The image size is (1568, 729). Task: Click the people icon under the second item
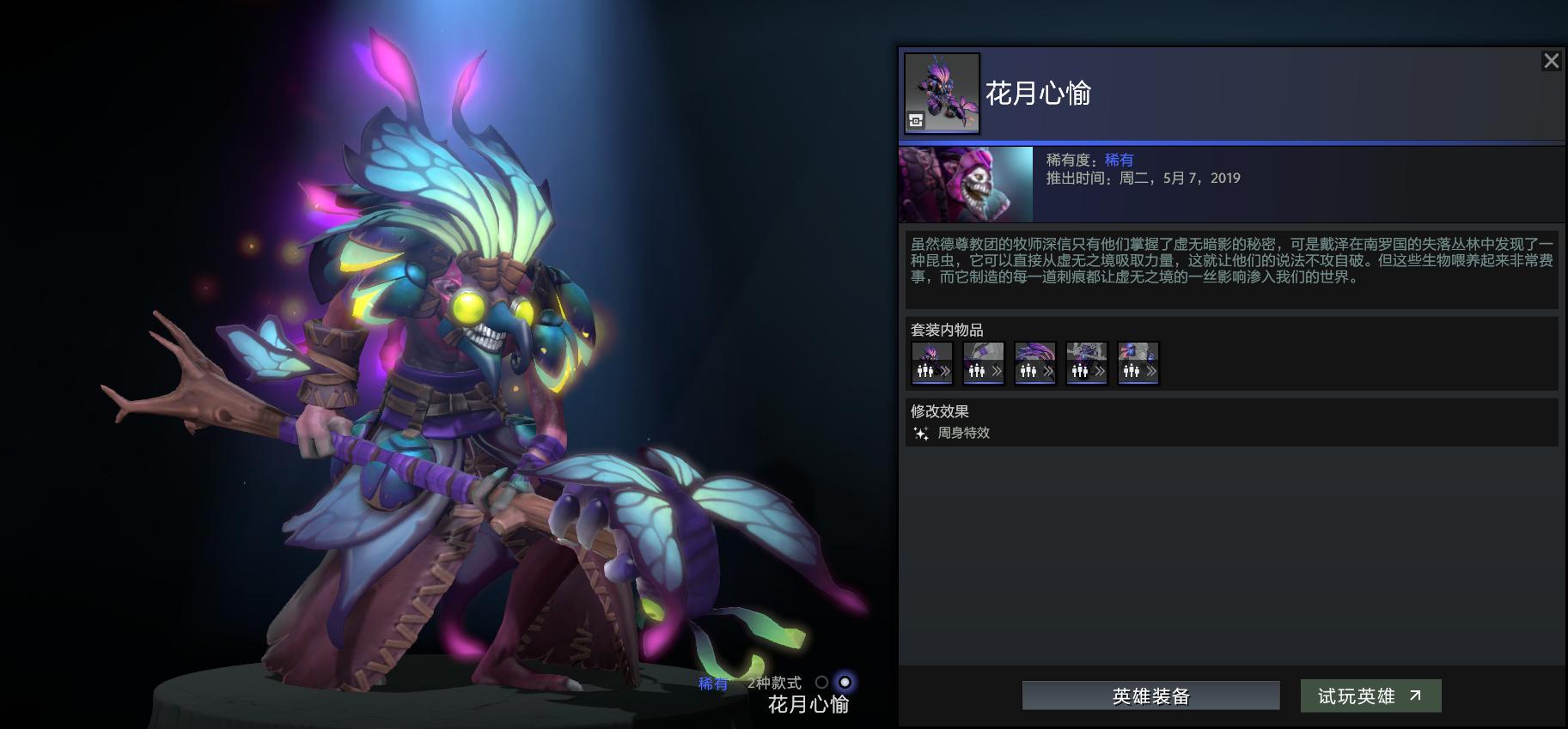[x=979, y=372]
